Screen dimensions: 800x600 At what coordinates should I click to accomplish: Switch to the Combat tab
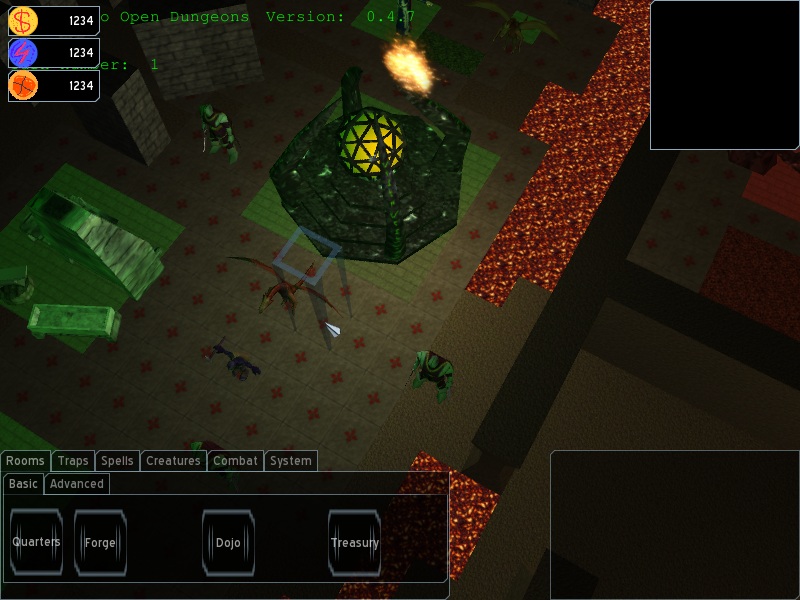236,461
